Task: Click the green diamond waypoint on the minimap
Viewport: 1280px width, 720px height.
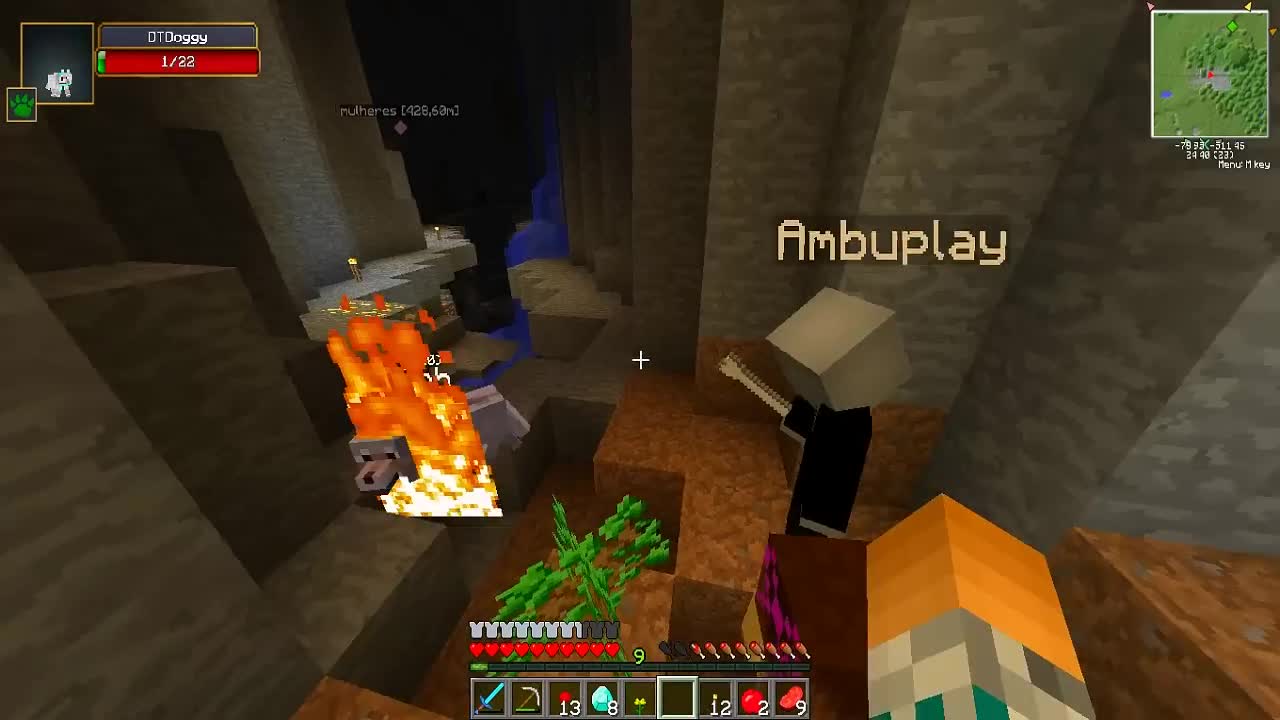Action: click(1232, 26)
